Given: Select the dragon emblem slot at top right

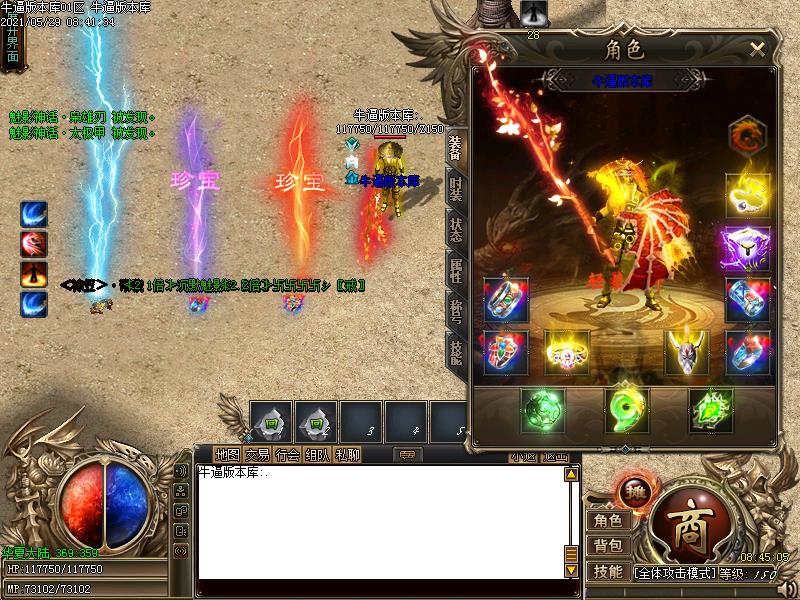Looking at the screenshot, I should coord(746,137).
